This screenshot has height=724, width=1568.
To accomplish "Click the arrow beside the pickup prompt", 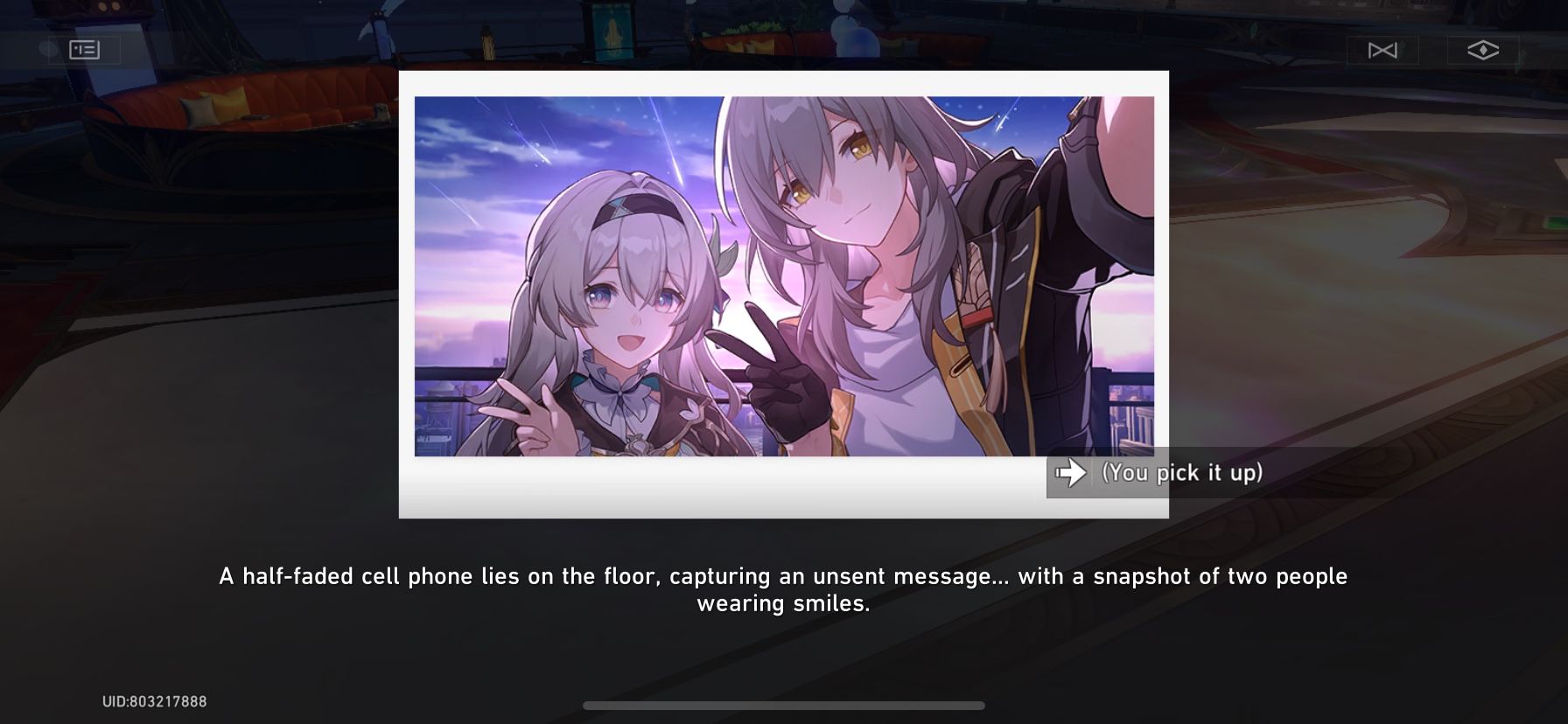I will [x=1072, y=473].
